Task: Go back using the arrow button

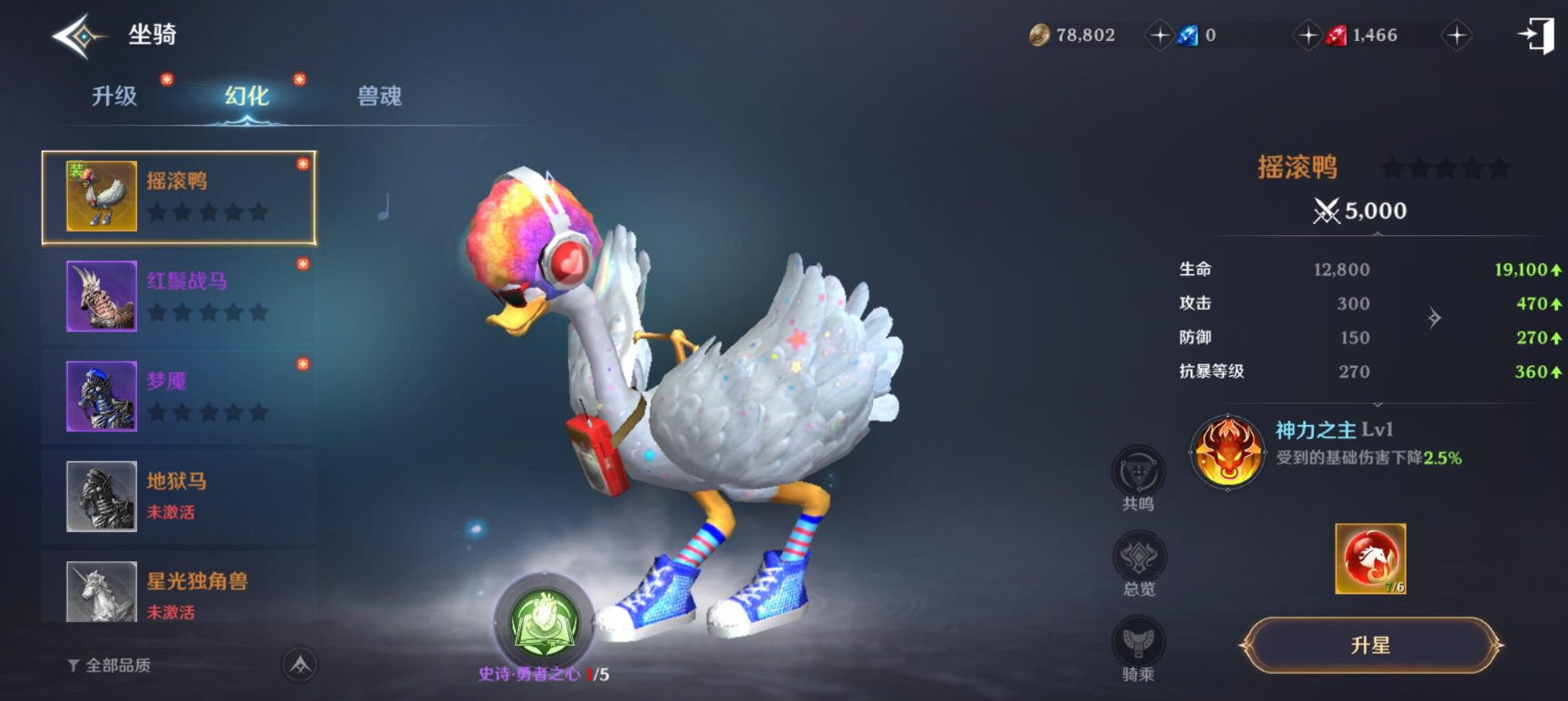Action: (78, 36)
